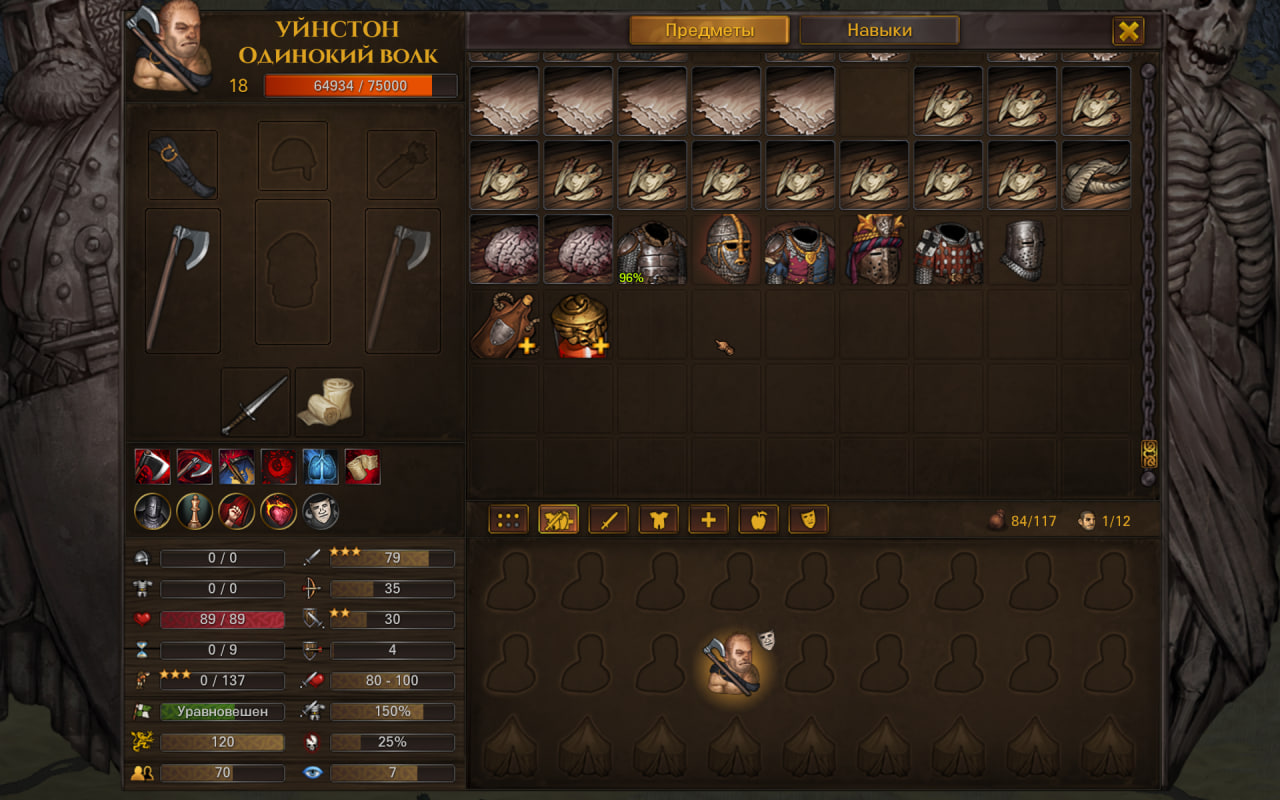Filter stash to food with the apple button
Screen dimensions: 1280x800
[758, 520]
